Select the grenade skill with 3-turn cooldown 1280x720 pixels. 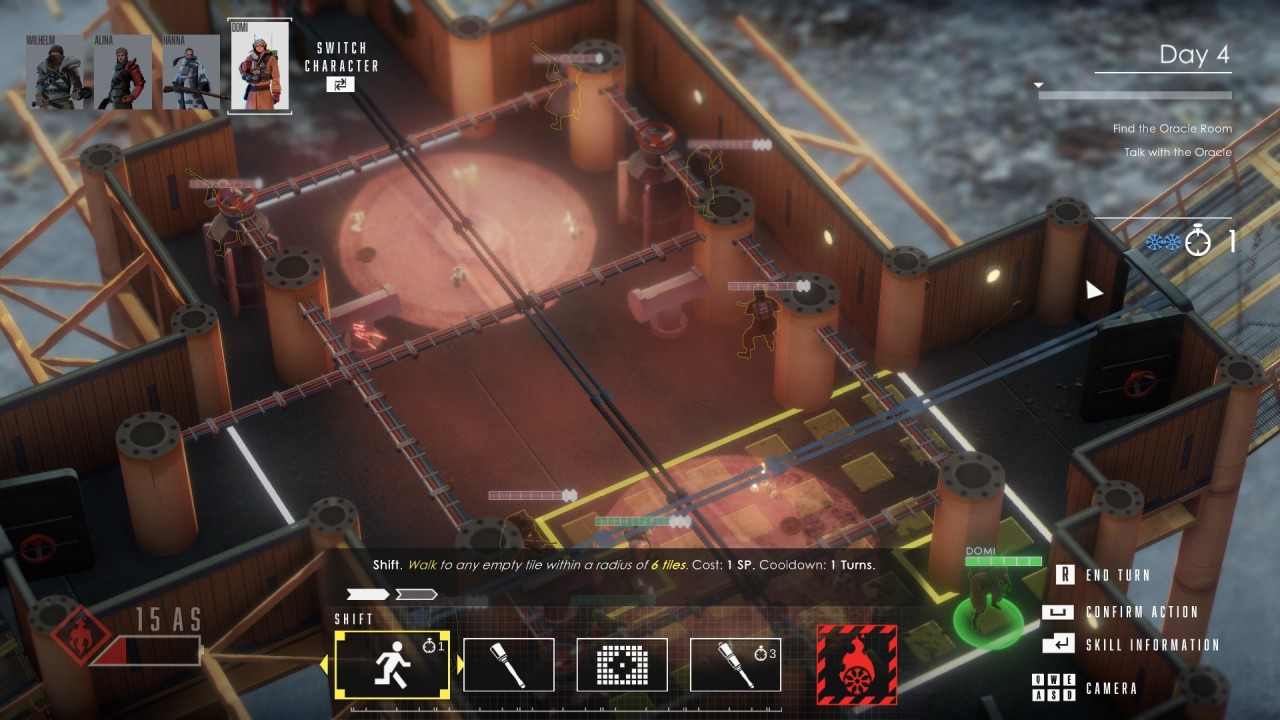pos(735,664)
